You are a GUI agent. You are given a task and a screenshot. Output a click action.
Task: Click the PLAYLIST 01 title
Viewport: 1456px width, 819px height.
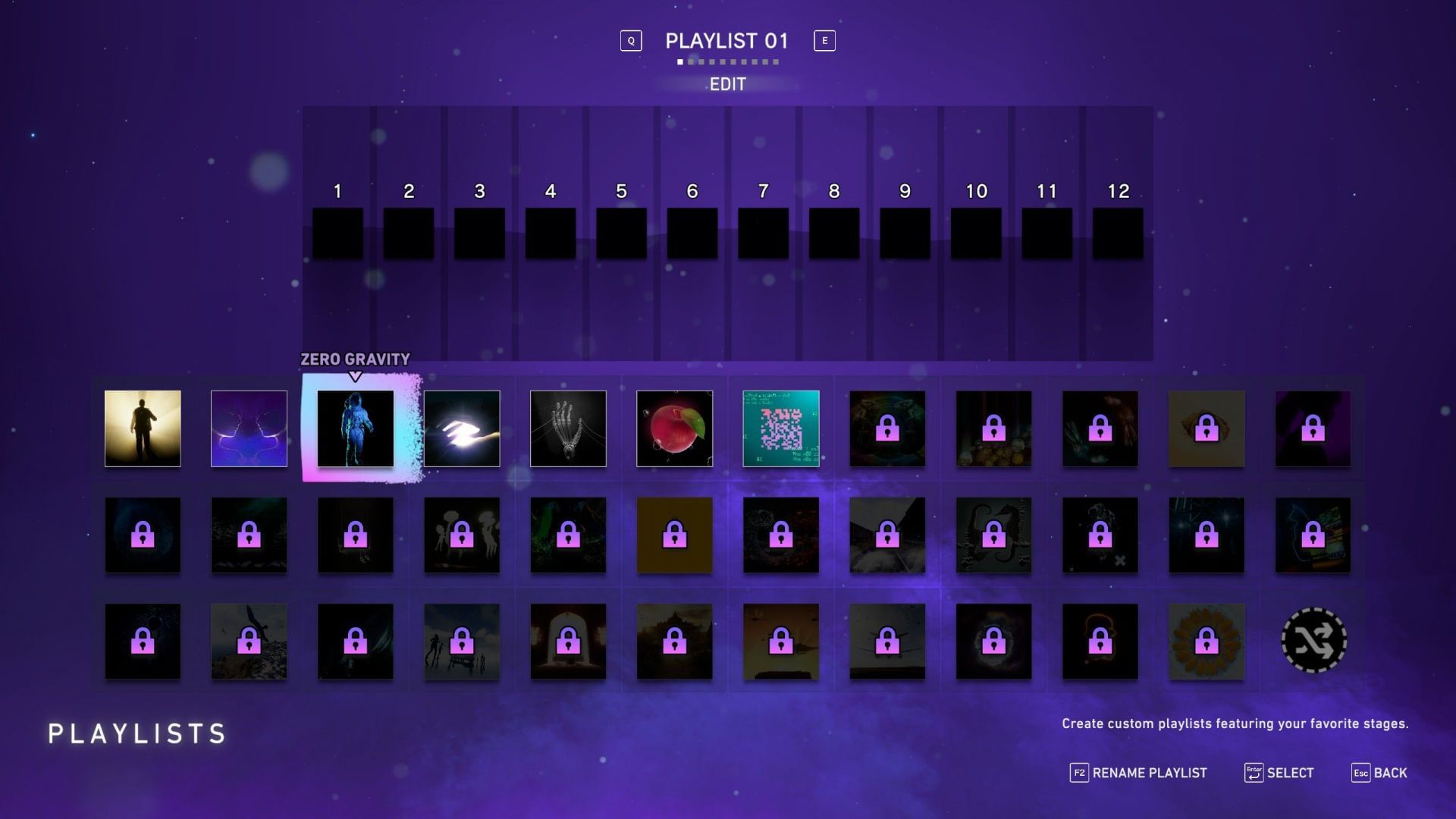point(726,42)
